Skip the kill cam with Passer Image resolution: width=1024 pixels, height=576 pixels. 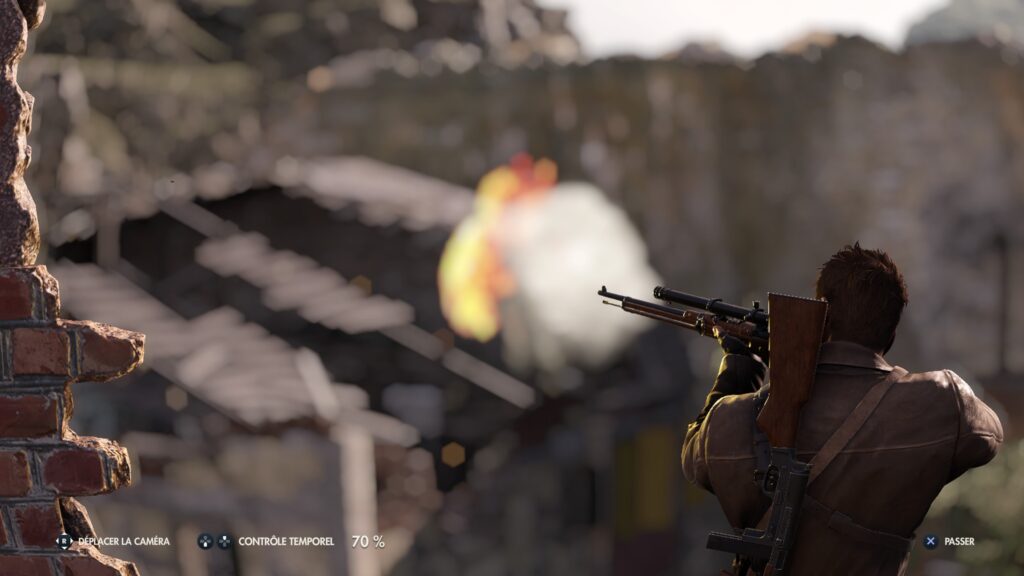[x=948, y=541]
